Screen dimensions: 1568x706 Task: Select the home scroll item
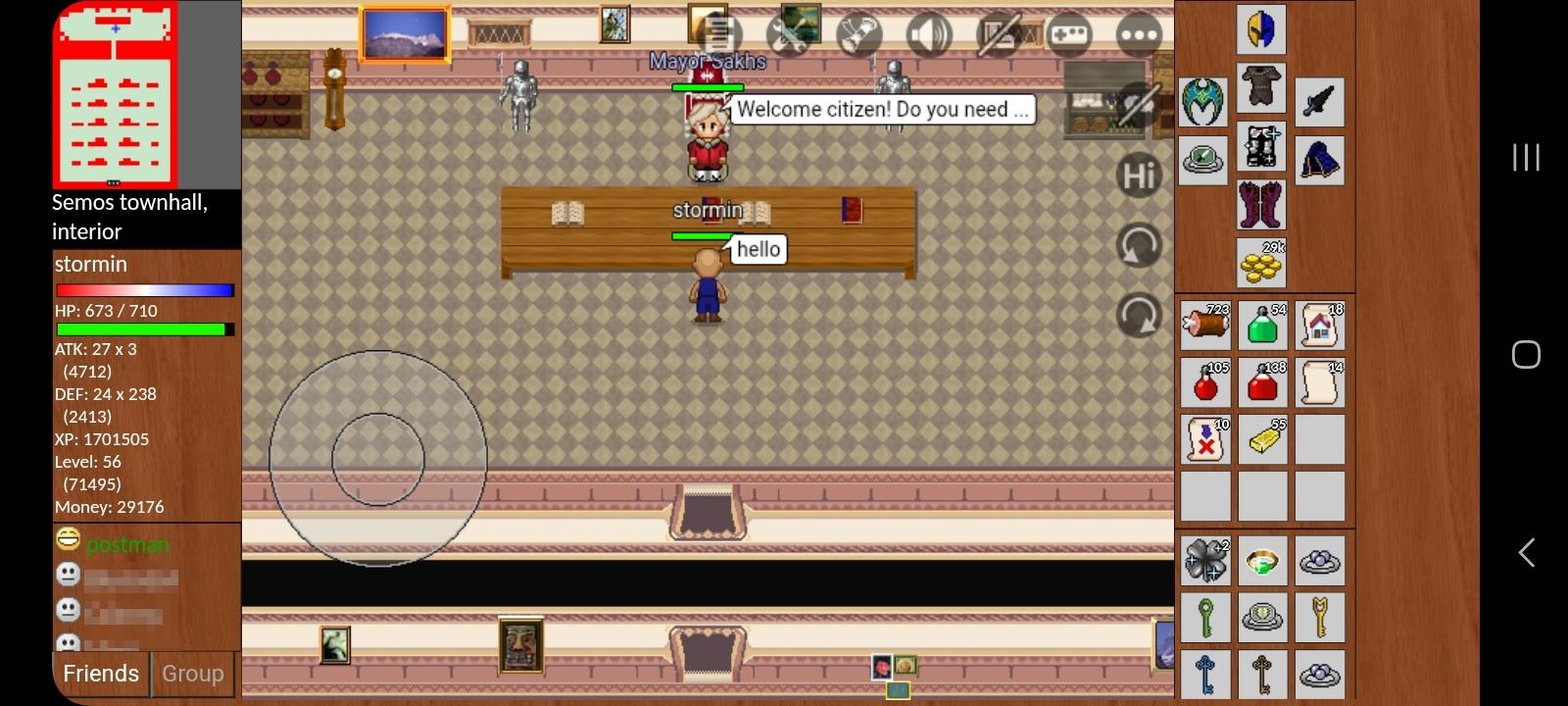point(1320,325)
